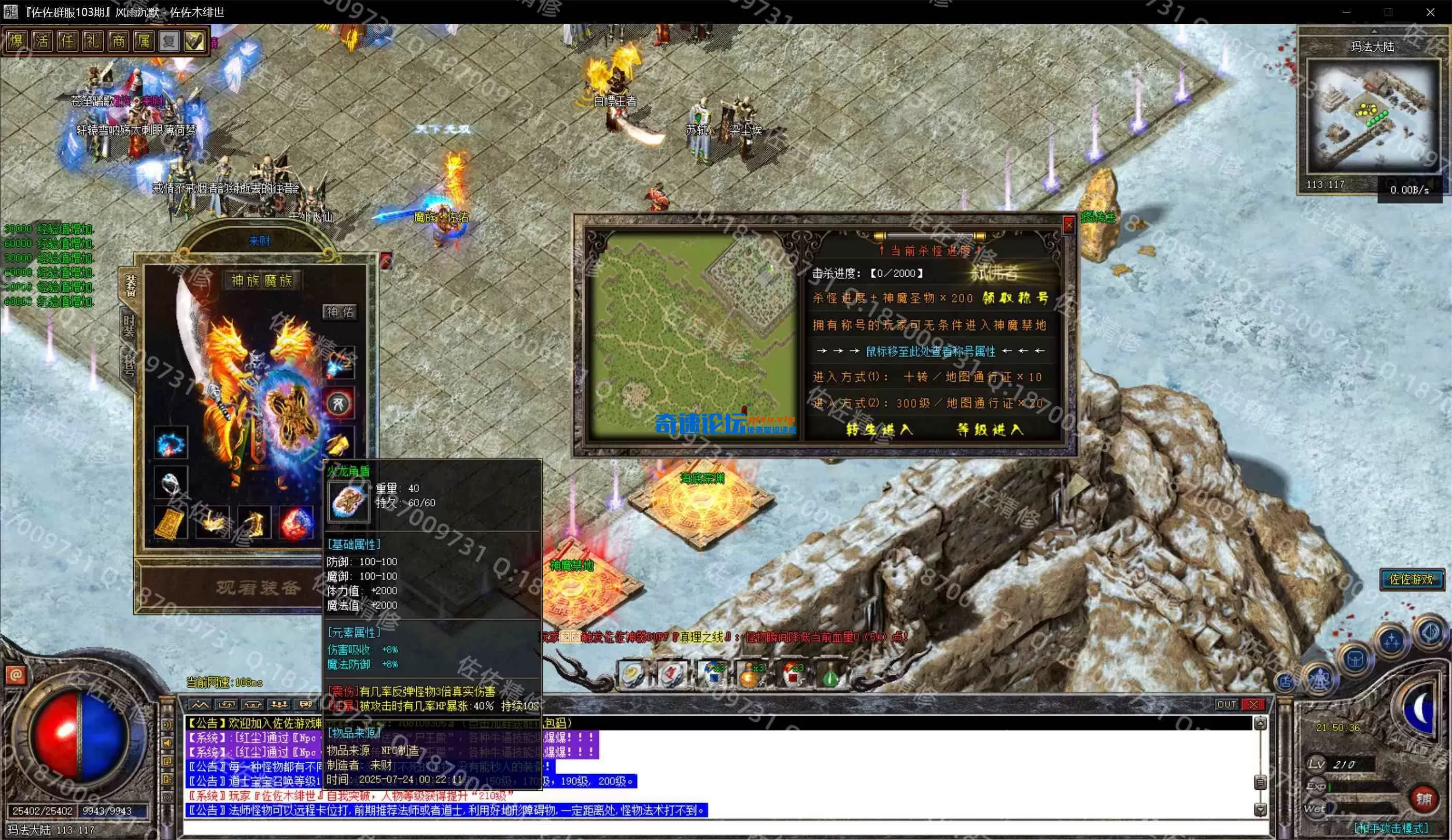This screenshot has width=1452, height=840.
Task: Click the 佐佐游戏 button
Action: pos(1411,579)
